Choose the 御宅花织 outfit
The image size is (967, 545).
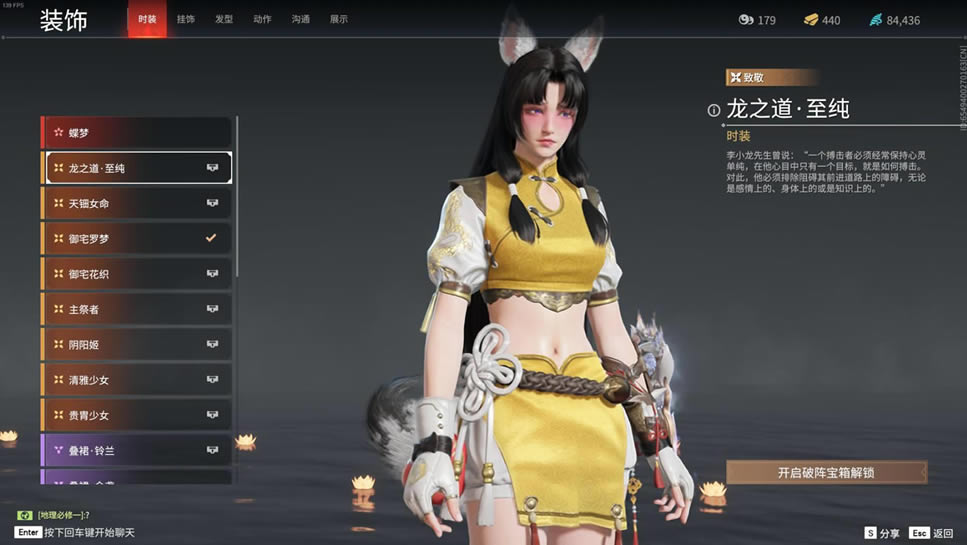pos(136,274)
